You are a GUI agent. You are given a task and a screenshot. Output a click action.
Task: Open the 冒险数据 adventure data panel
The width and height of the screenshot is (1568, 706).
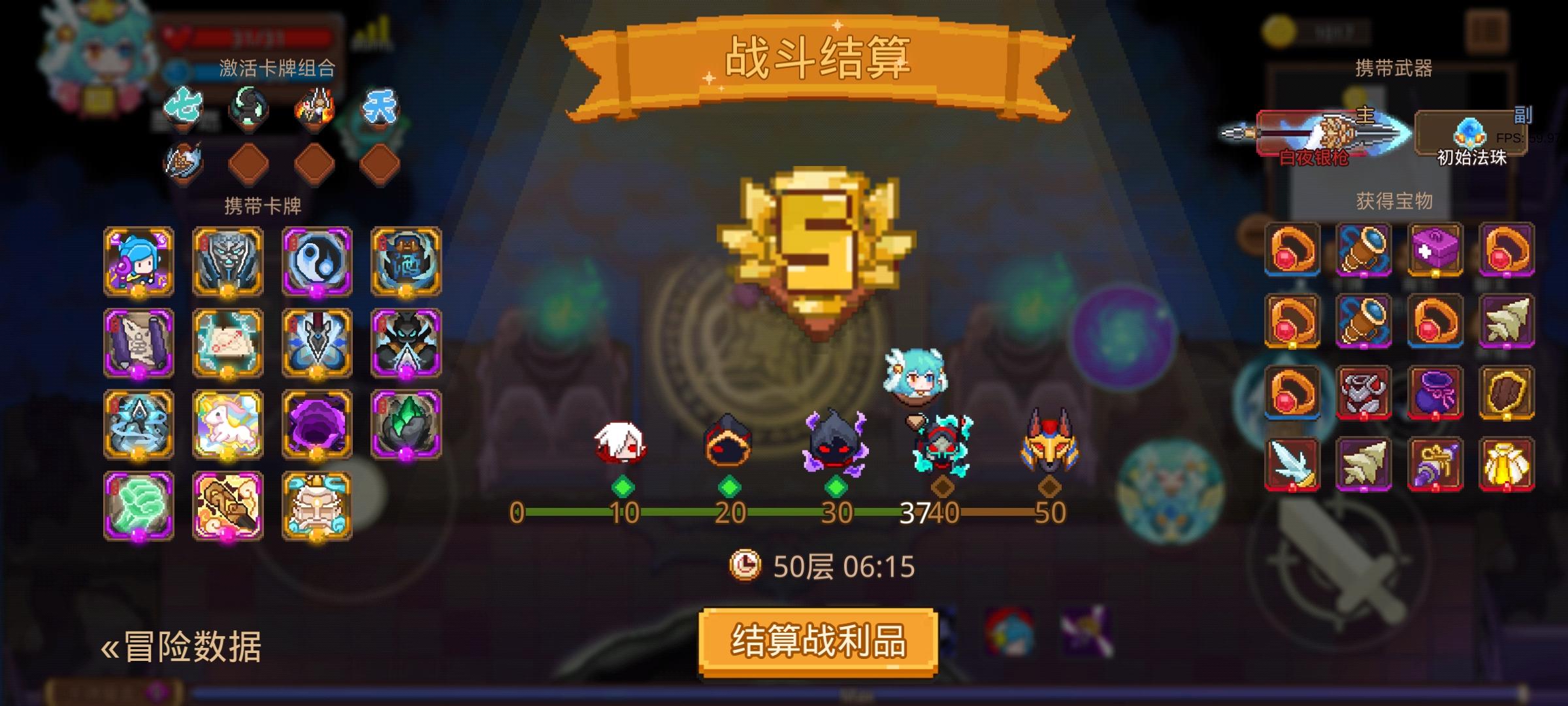pyautogui.click(x=189, y=647)
